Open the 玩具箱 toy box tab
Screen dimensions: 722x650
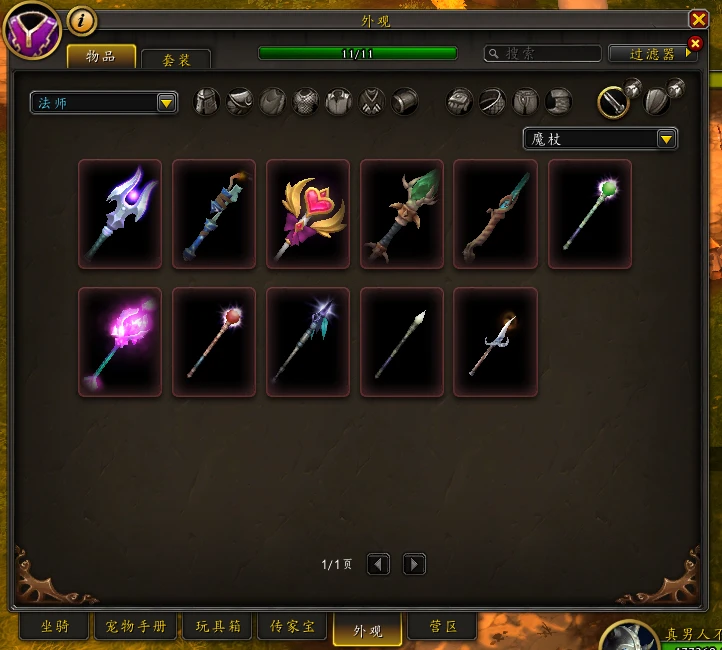point(219,627)
